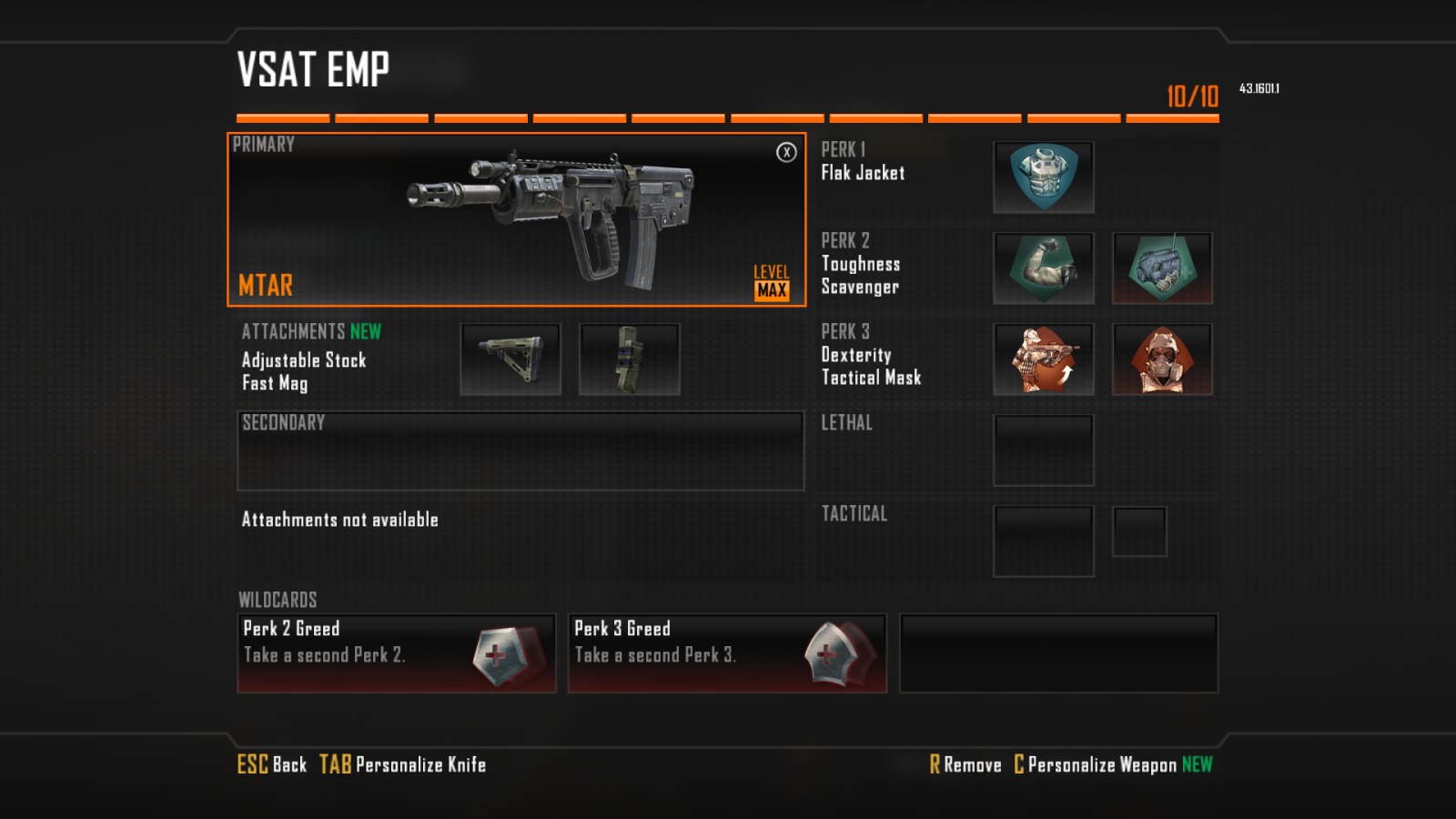
Task: Select the Tactical Mask perk icon
Action: (x=1162, y=359)
